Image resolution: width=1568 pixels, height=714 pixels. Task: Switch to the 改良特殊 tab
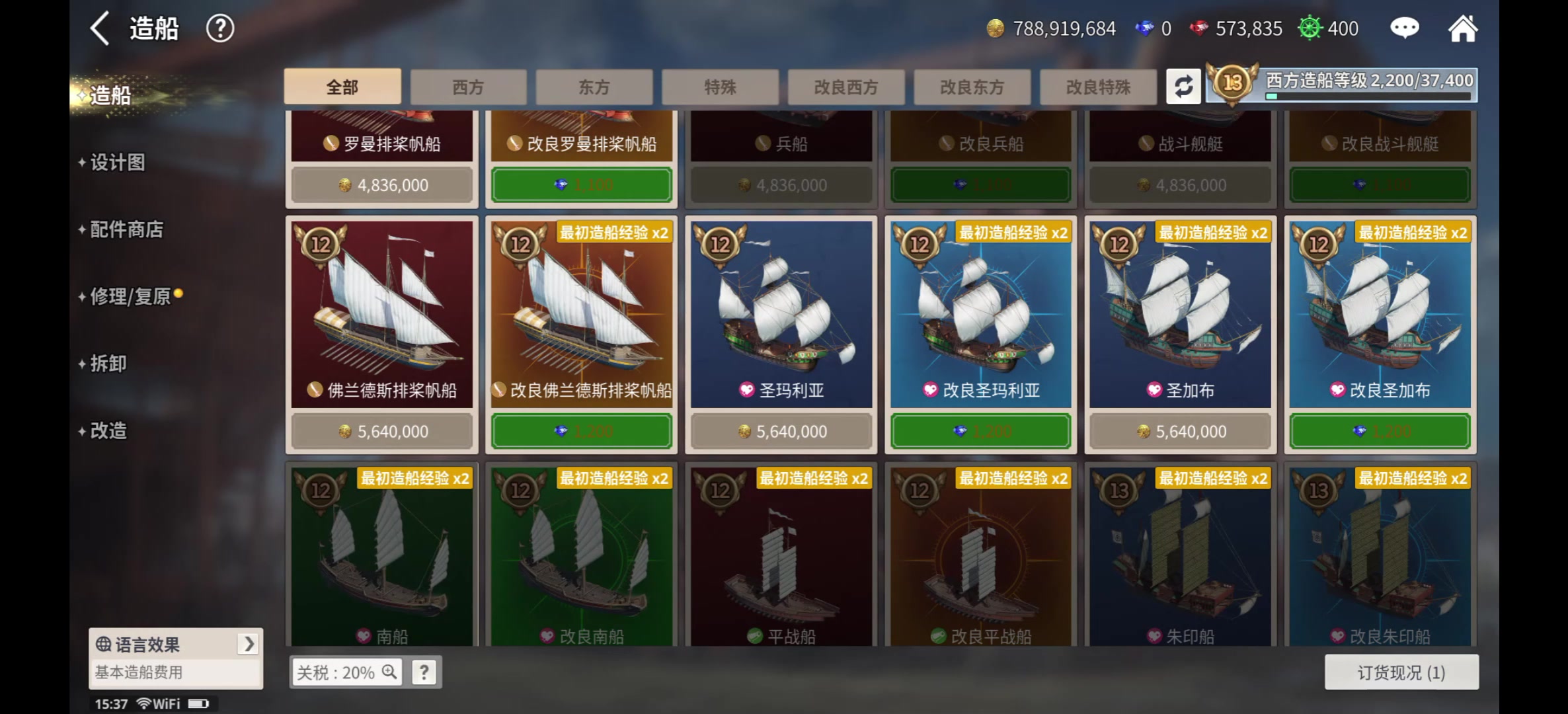(x=1099, y=87)
